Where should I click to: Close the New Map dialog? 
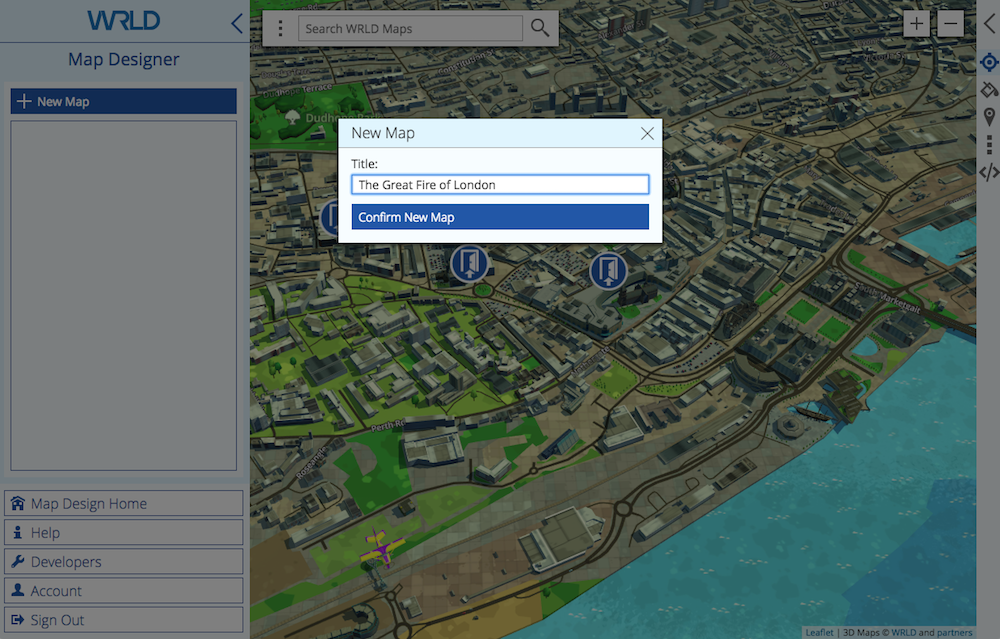pos(647,133)
